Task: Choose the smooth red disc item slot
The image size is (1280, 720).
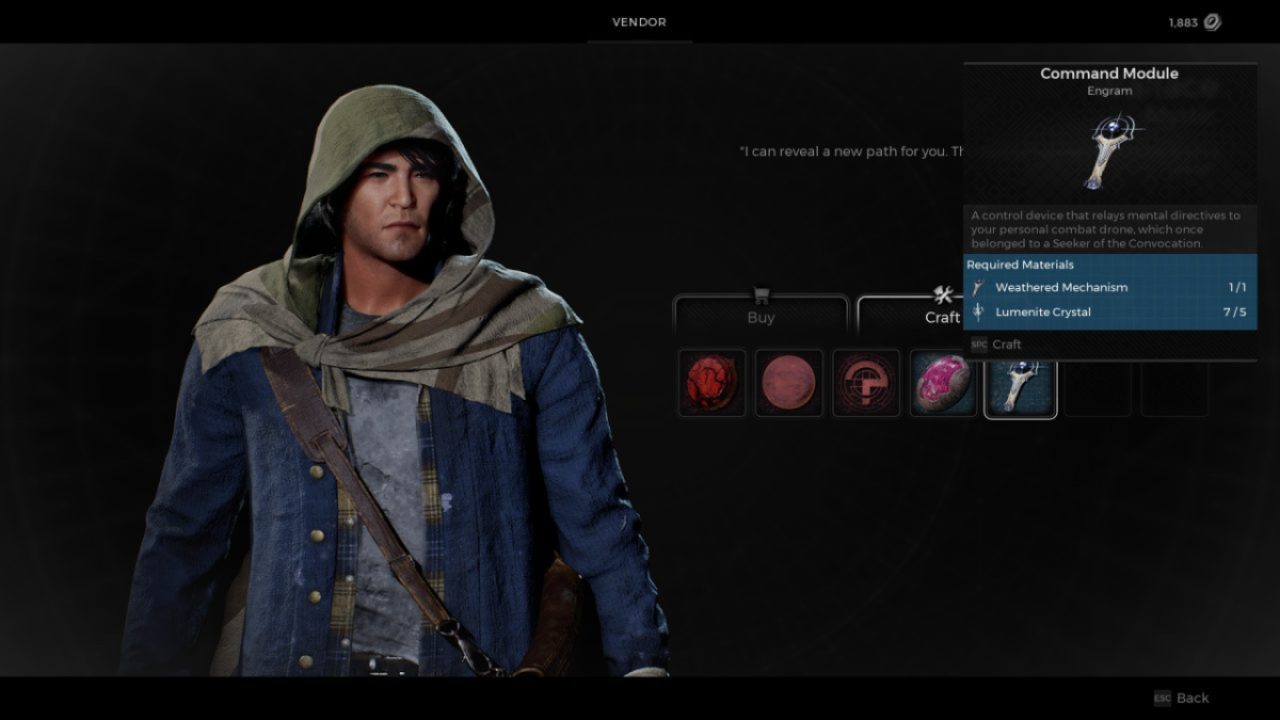Action: tap(789, 383)
